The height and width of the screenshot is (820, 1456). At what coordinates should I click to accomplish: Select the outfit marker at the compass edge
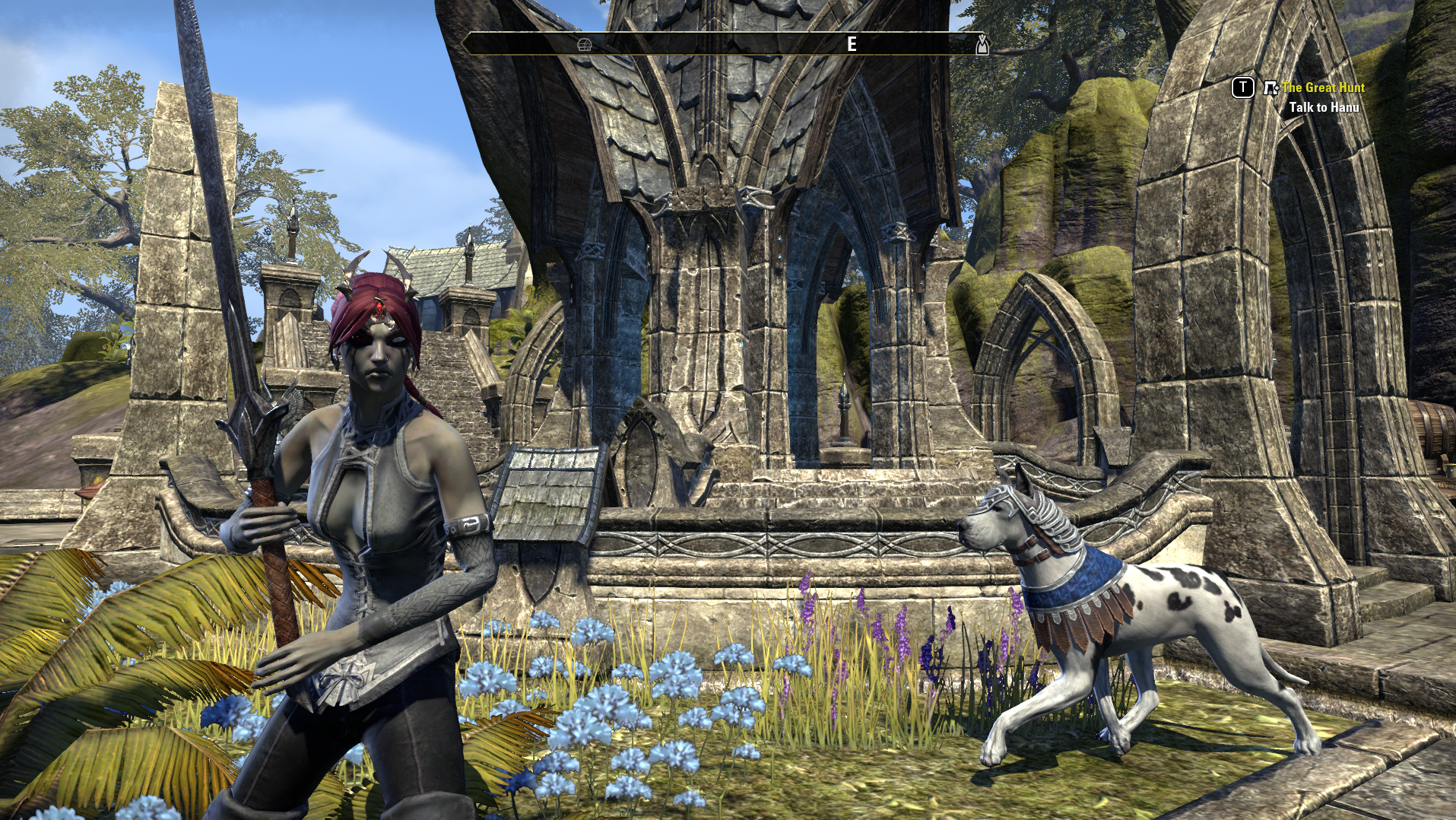tap(982, 45)
